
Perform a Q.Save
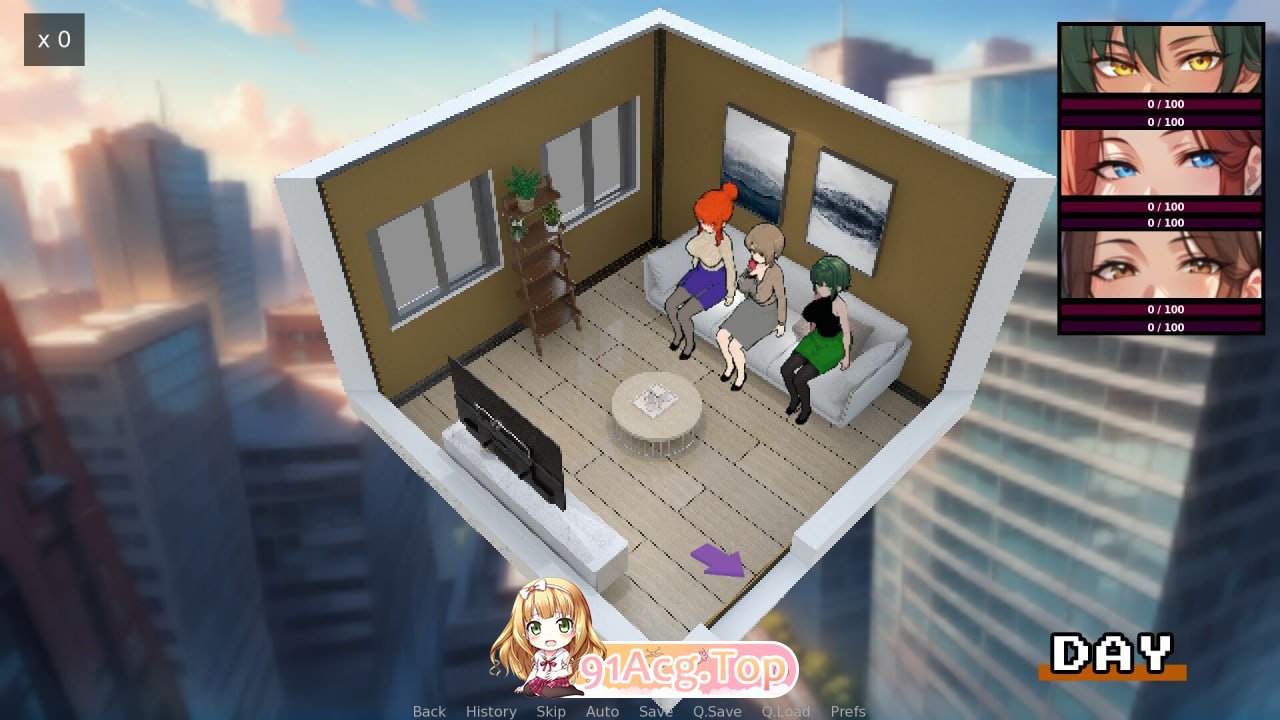tap(716, 711)
